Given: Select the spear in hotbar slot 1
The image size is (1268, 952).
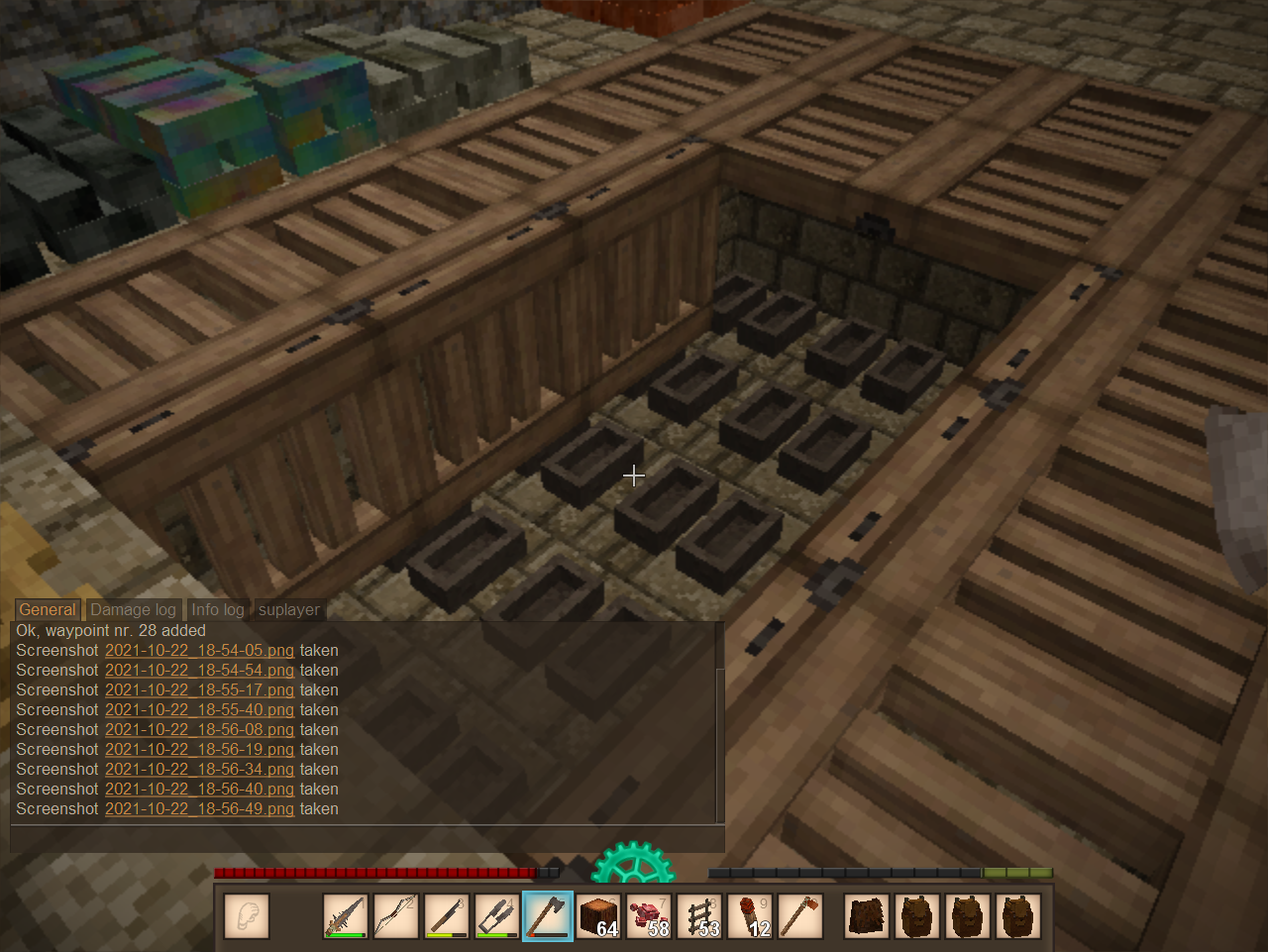Looking at the screenshot, I should click(x=346, y=916).
